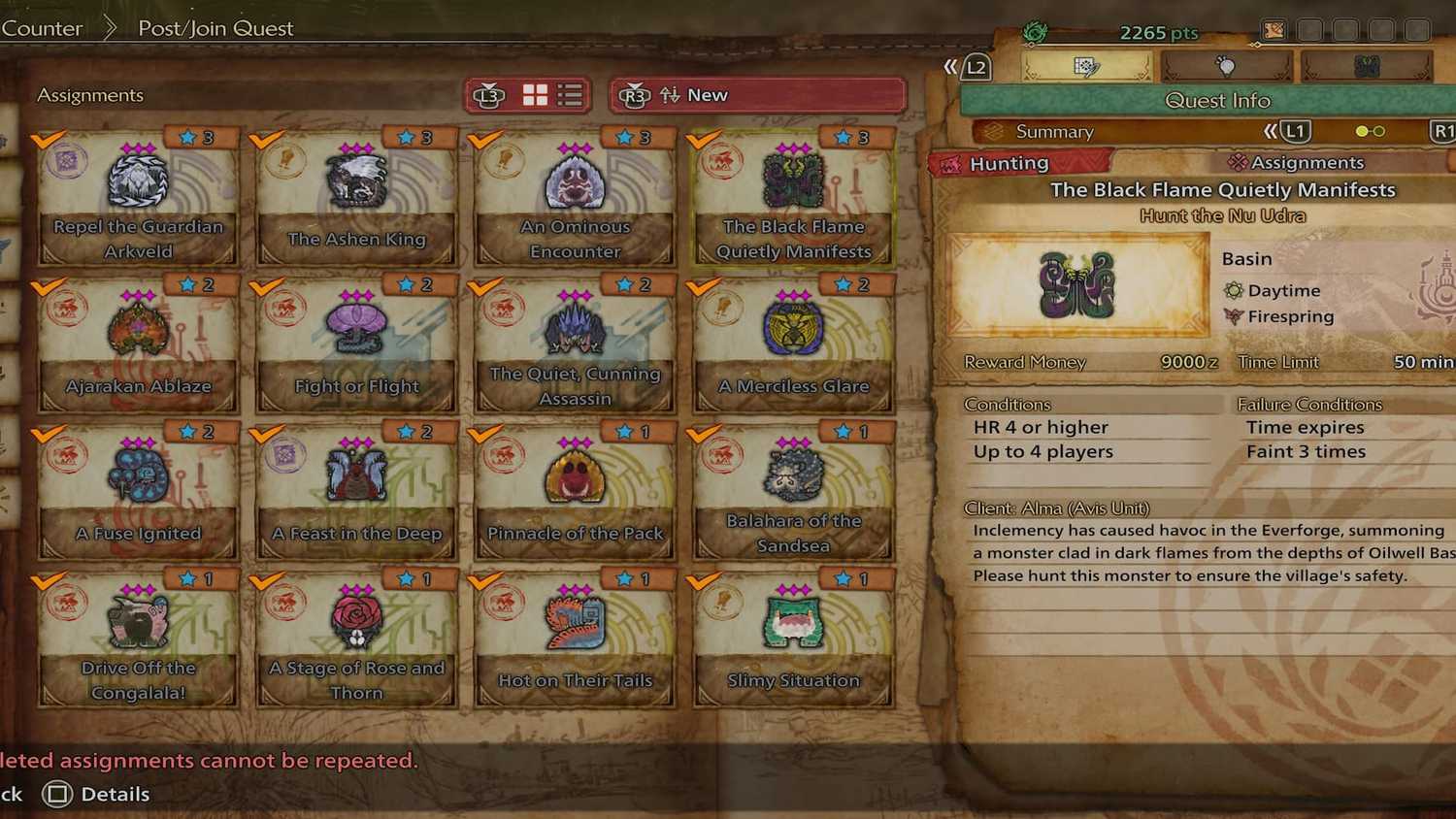
Task: Select the quest notes tab icon
Action: tap(1084, 65)
